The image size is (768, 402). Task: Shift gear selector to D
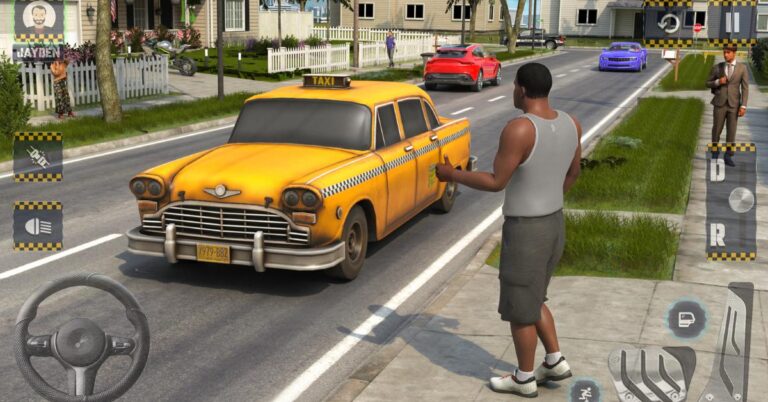[718, 170]
